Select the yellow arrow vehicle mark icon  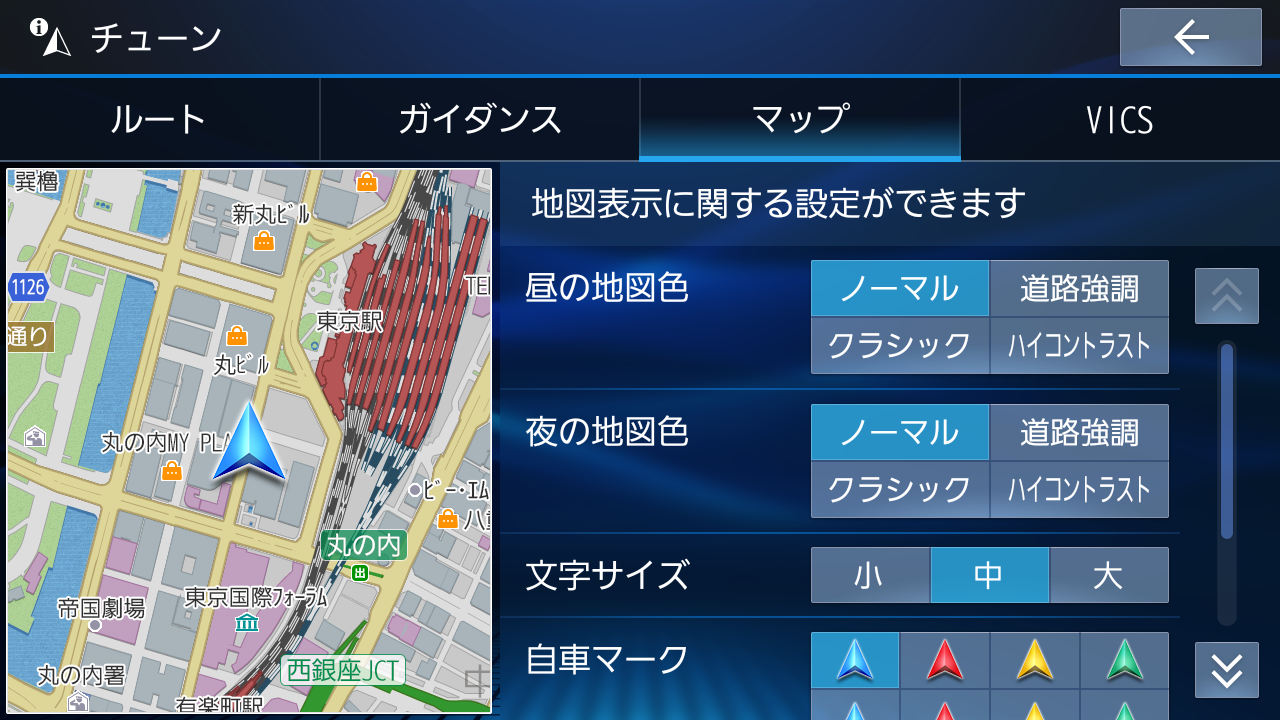1034,660
